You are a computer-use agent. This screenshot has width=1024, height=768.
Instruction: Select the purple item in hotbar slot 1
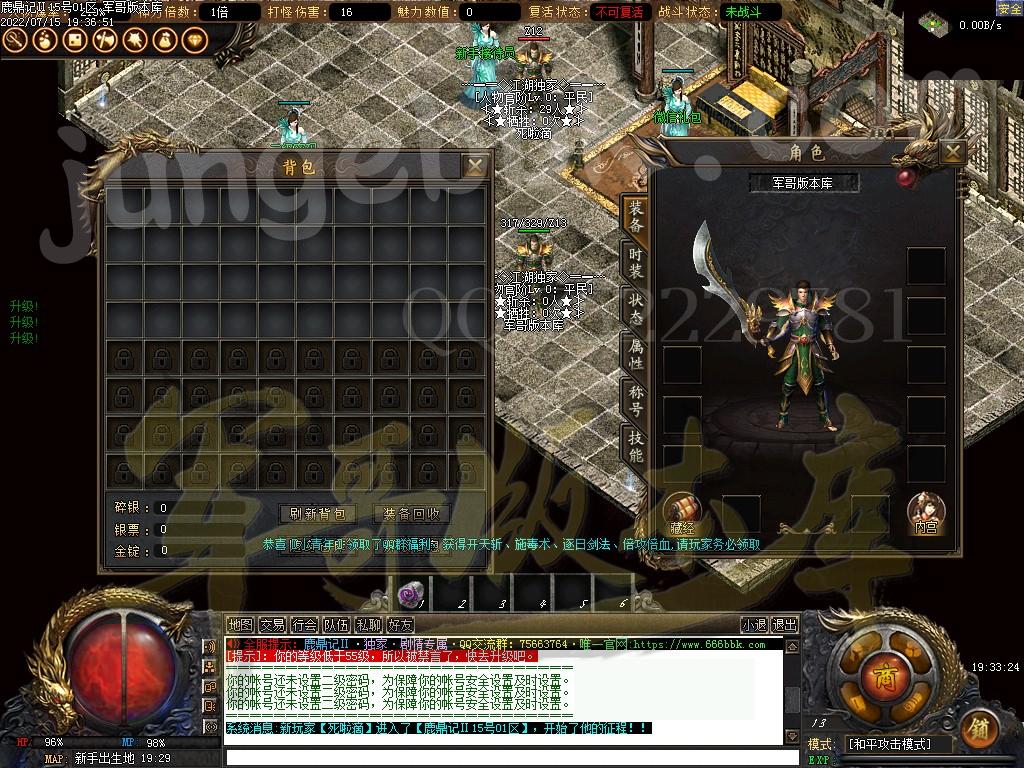(409, 595)
